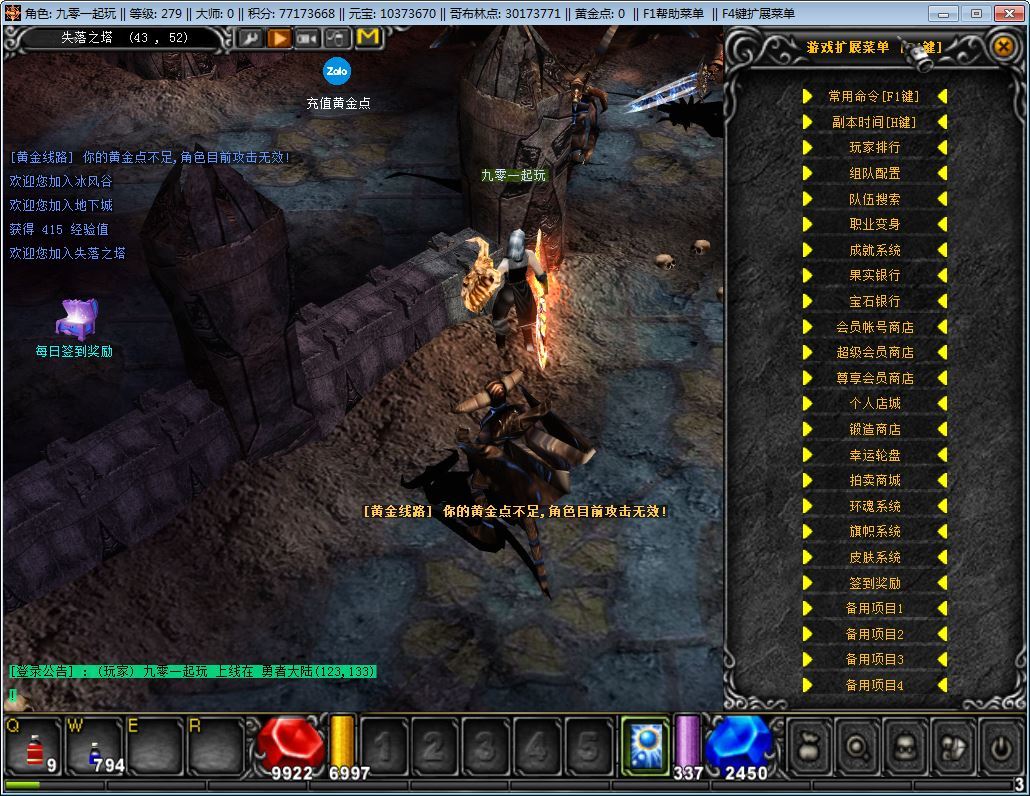The height and width of the screenshot is (796, 1030).
Task: Minimize the game window
Action: point(944,13)
